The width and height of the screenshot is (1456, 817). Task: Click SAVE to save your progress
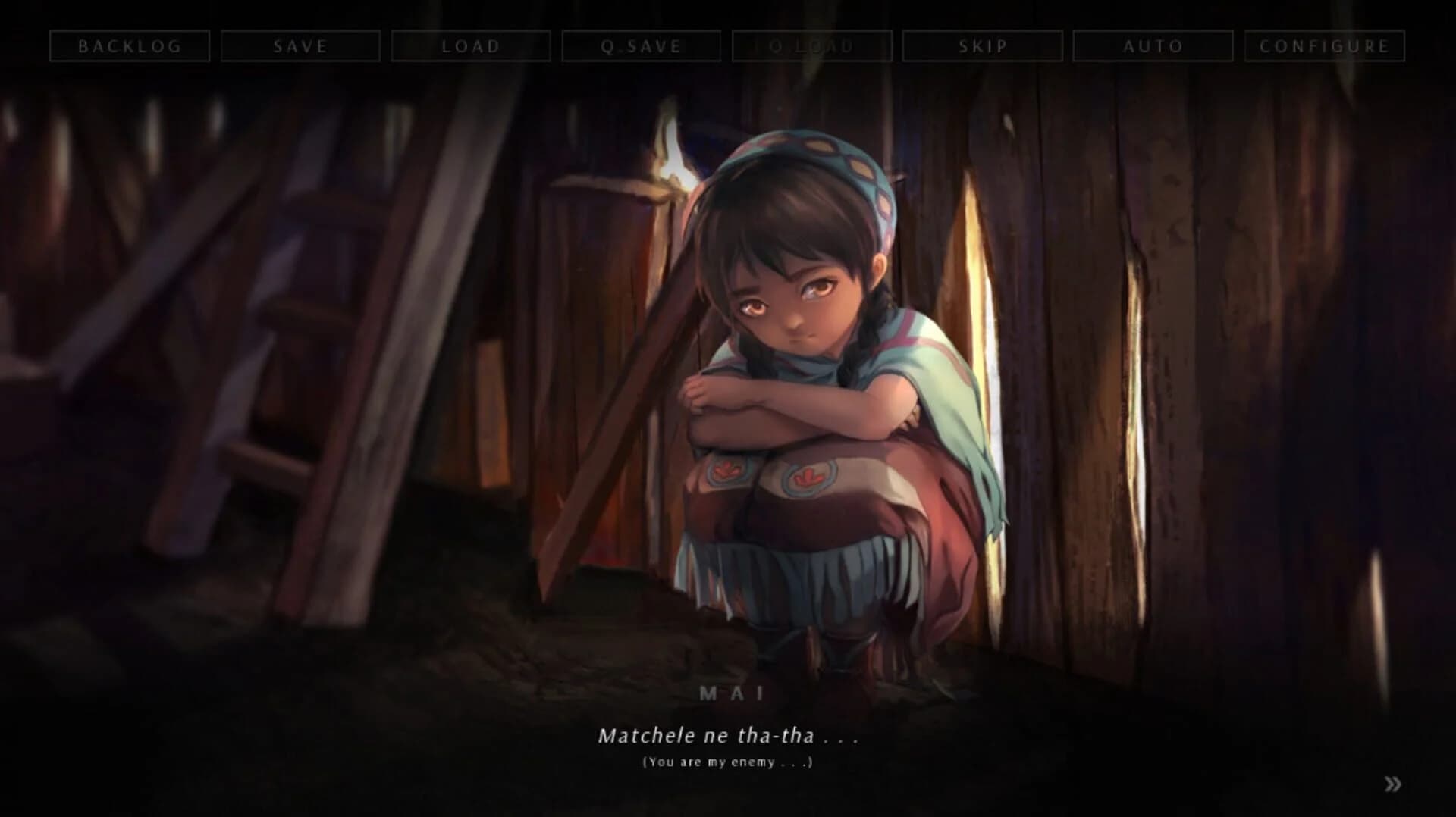(300, 46)
